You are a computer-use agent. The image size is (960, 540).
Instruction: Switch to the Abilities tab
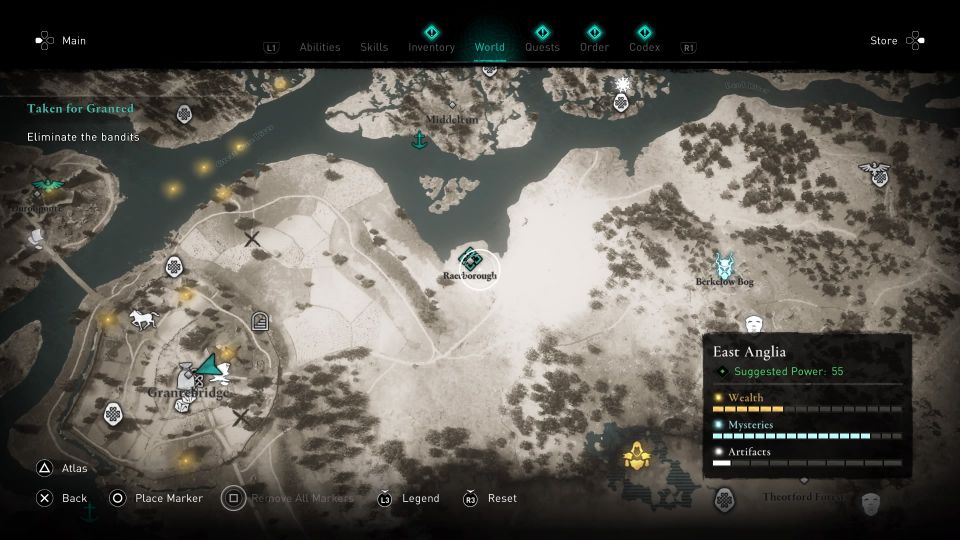click(319, 47)
